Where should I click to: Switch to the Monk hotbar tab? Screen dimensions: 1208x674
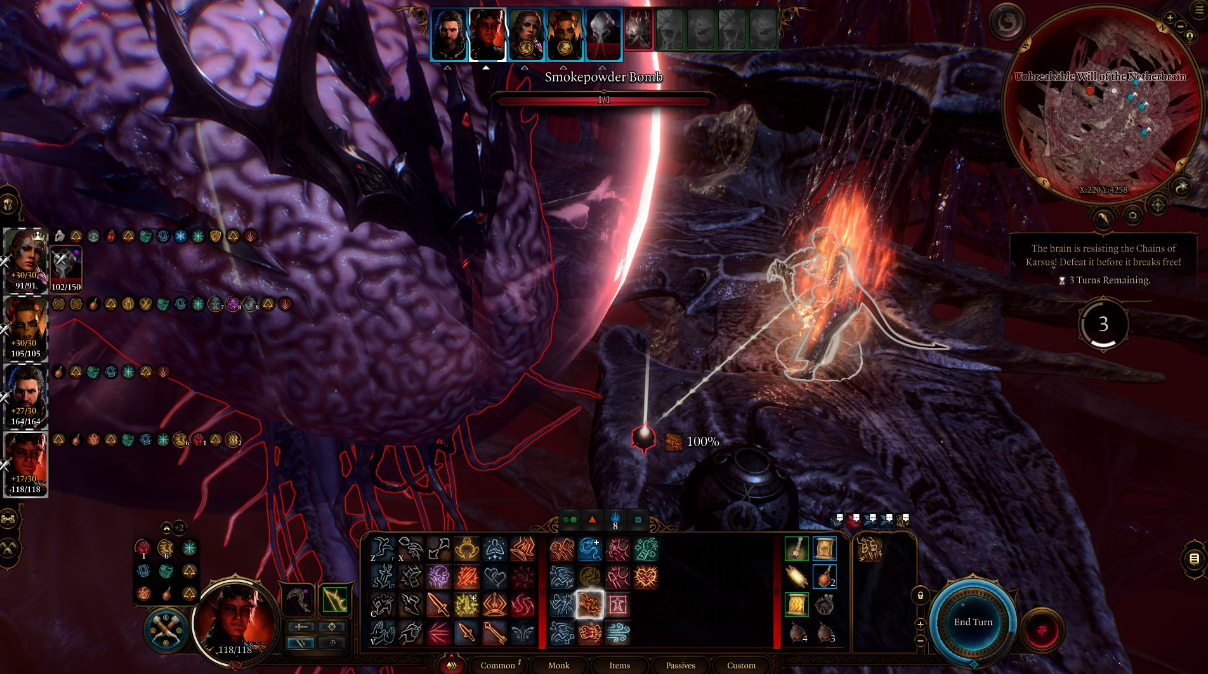click(557, 665)
